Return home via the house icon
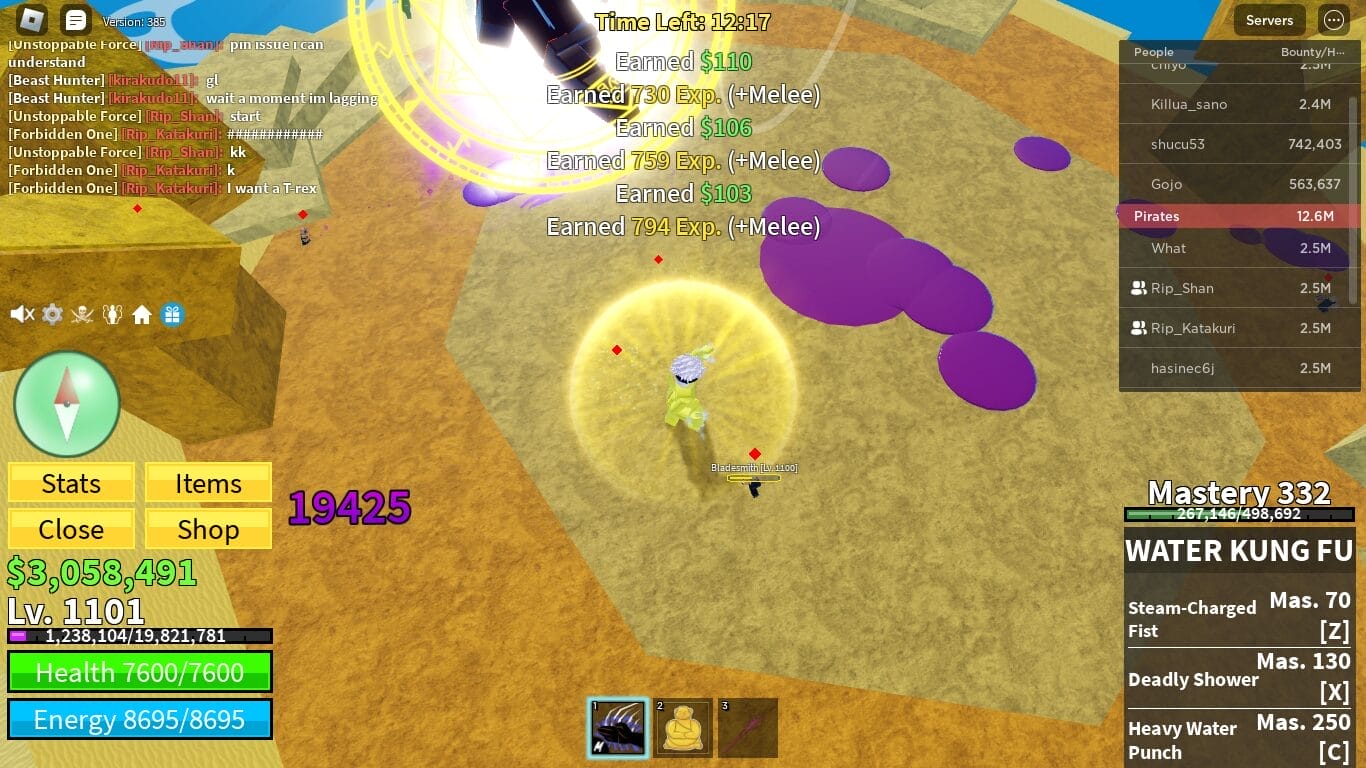The height and width of the screenshot is (768, 1366). point(143,313)
